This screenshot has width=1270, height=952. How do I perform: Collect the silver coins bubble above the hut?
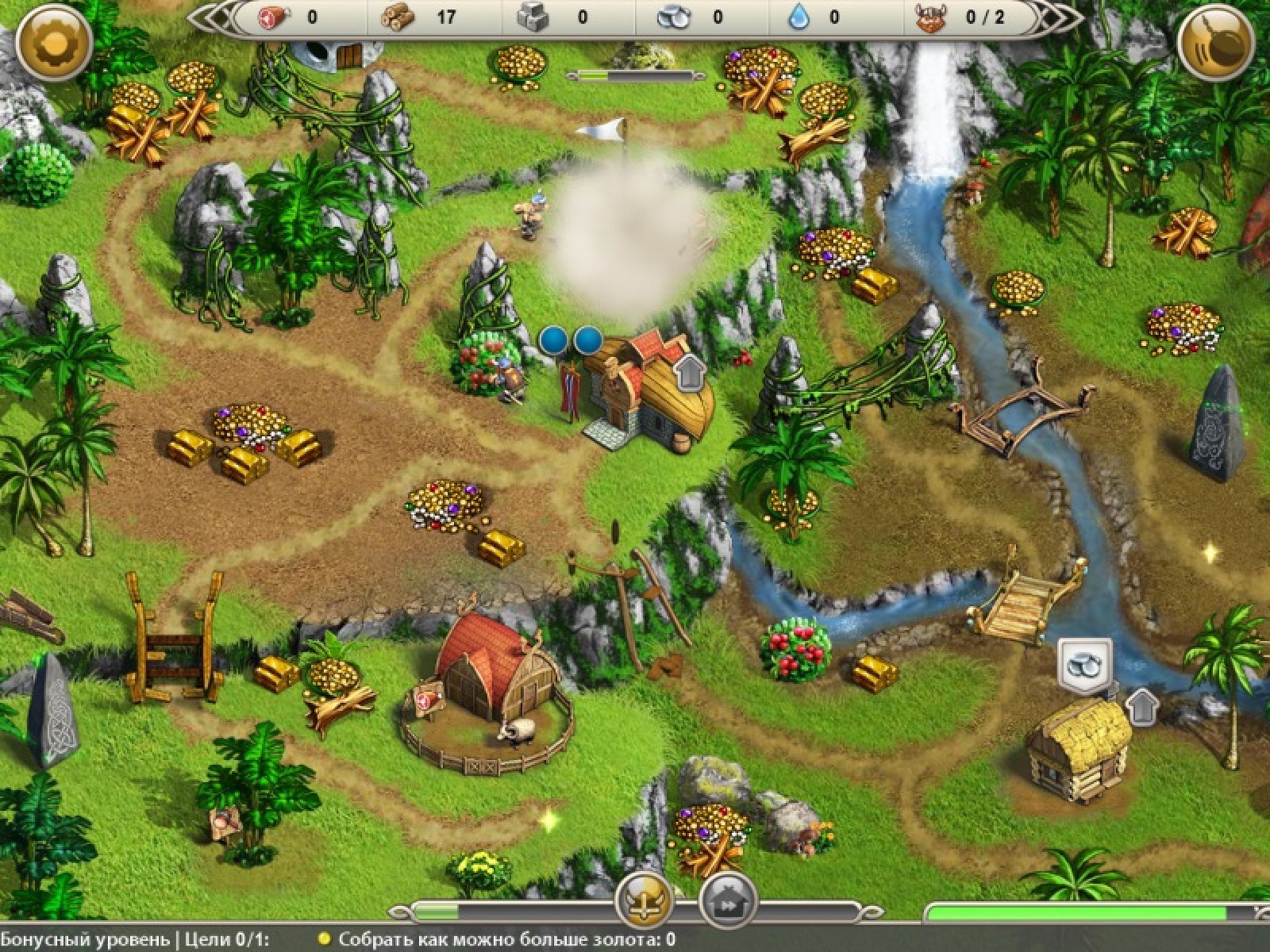1085,664
